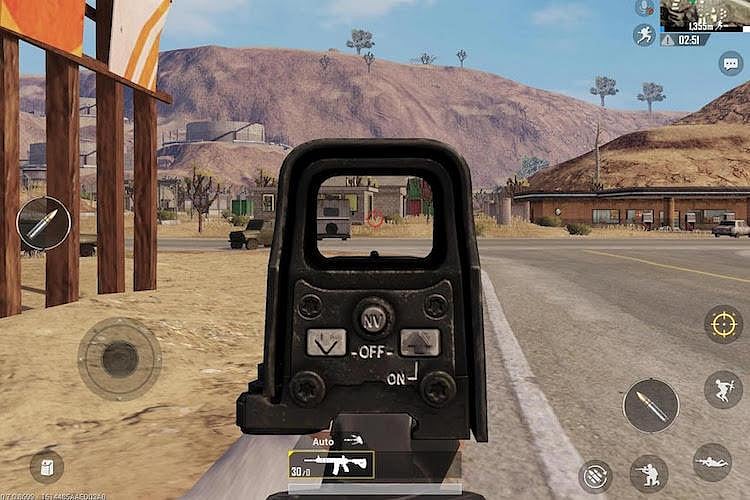The width and height of the screenshot is (750, 500).
Task: Open the quick chat message bubble
Action: (731, 63)
